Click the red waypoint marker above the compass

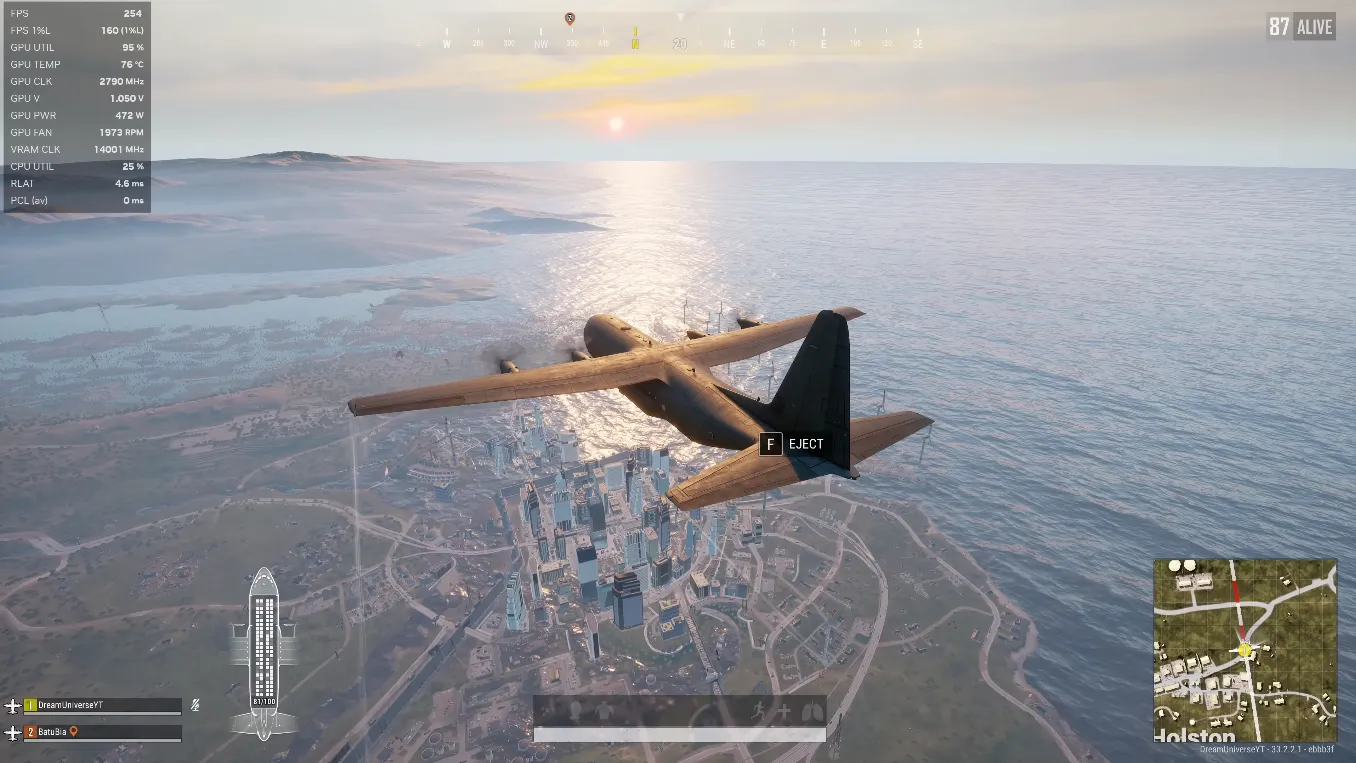(x=569, y=17)
